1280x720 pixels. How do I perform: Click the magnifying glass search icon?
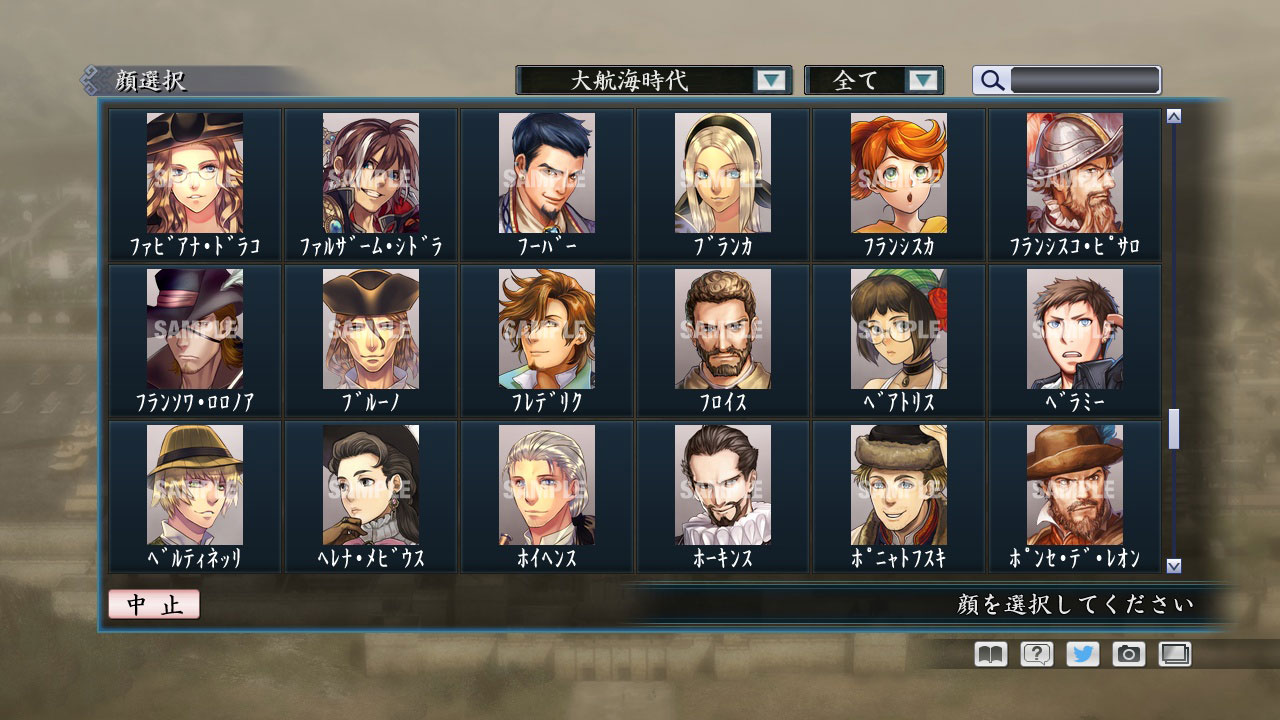tap(991, 80)
